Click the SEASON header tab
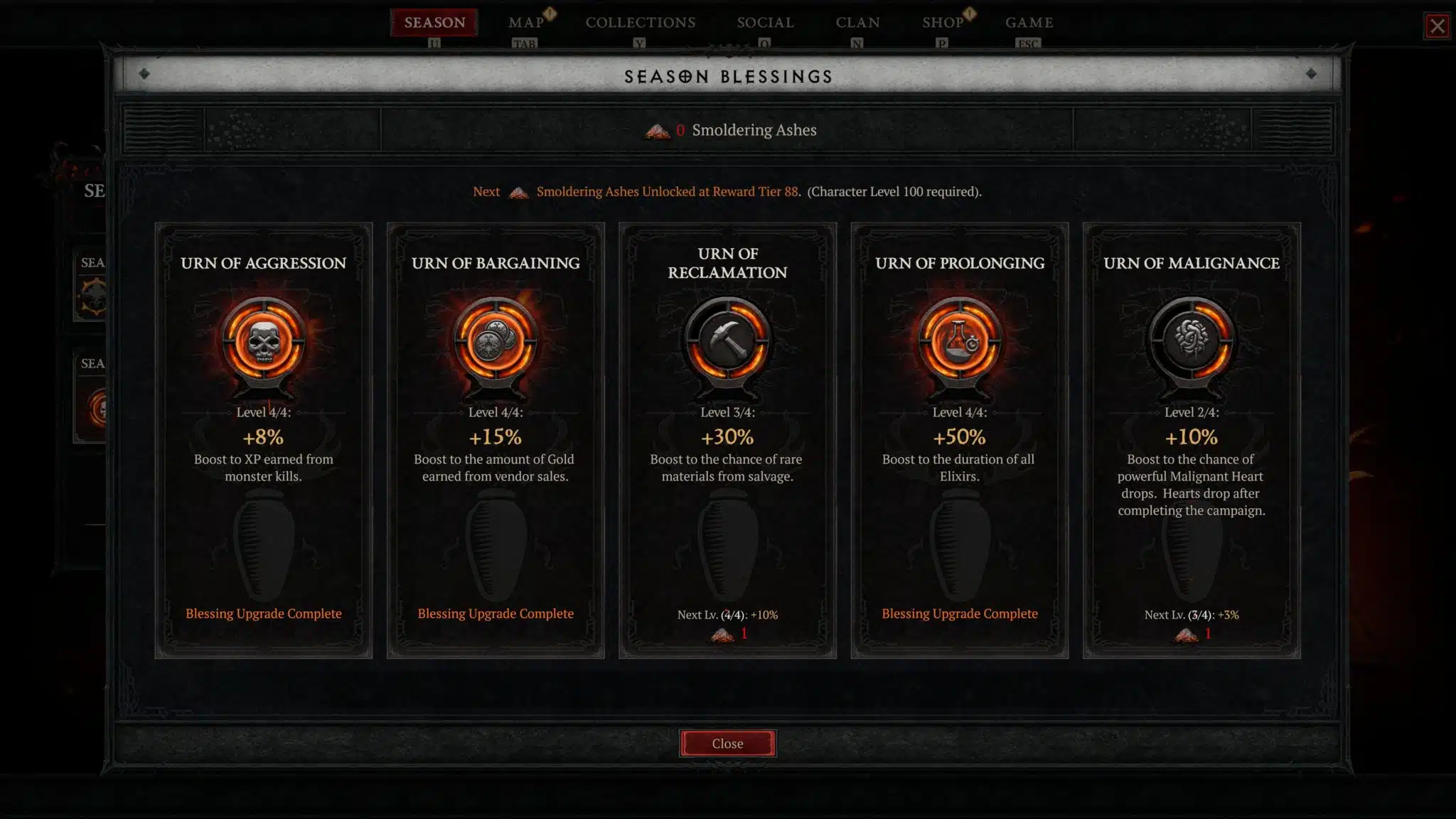Viewport: 1456px width, 819px height. tap(434, 22)
